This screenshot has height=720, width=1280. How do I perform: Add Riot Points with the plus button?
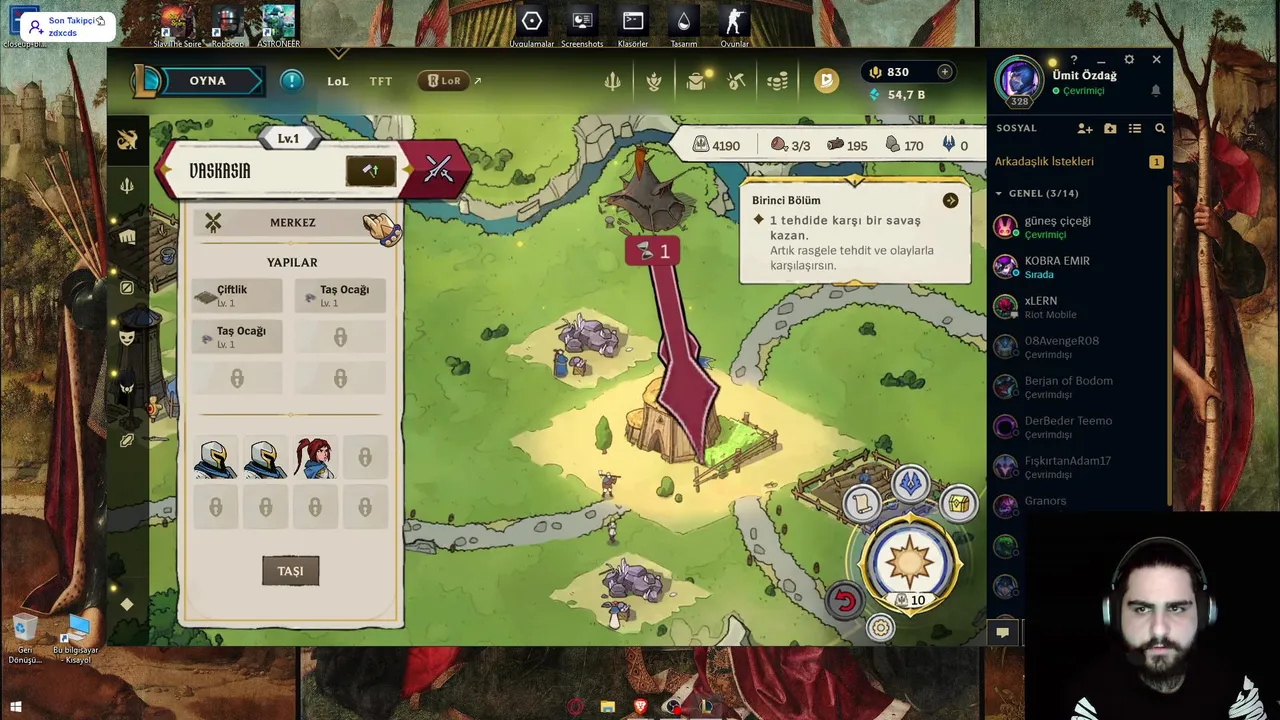coord(944,72)
